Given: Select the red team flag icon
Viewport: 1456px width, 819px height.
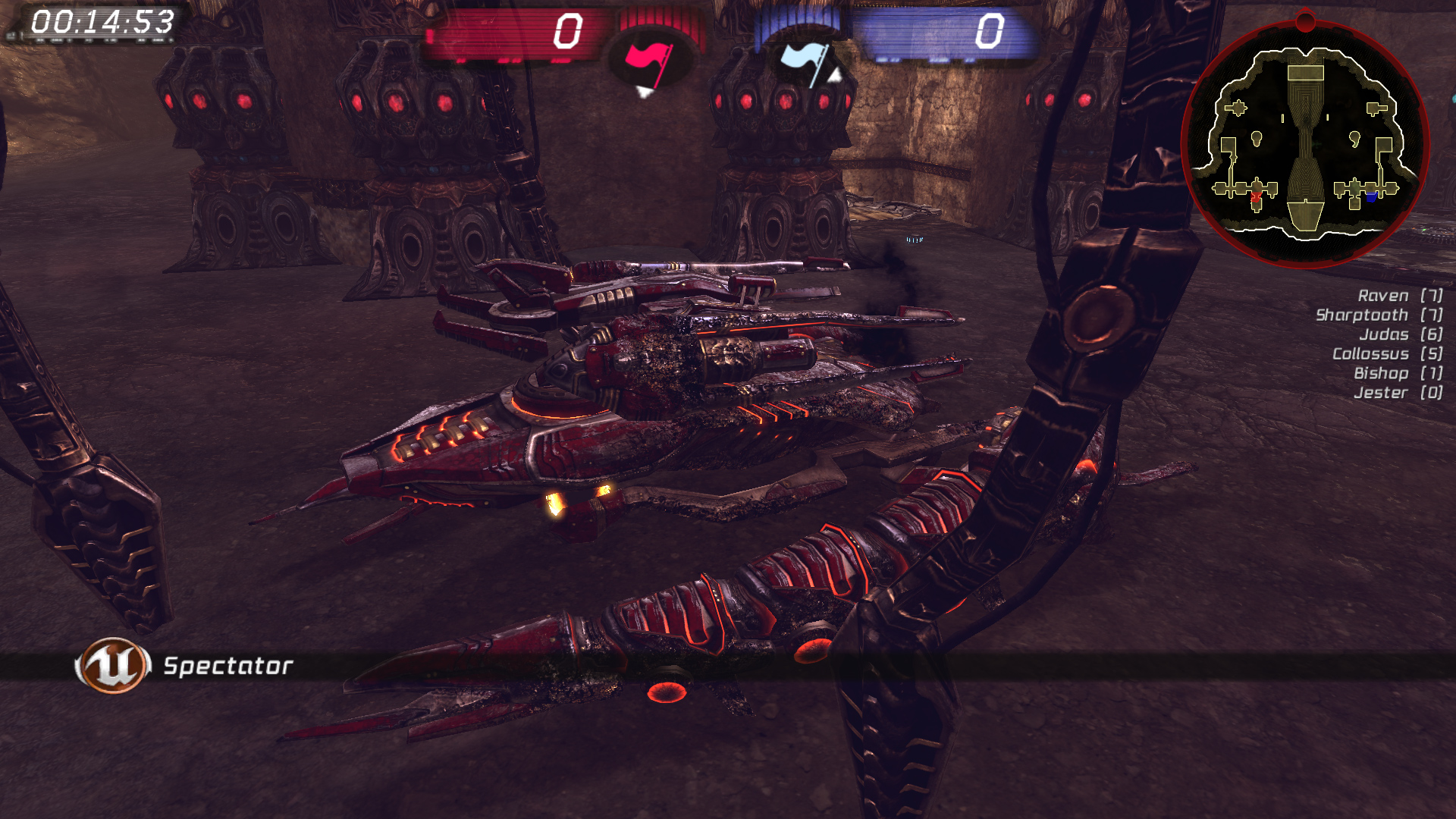Looking at the screenshot, I should tap(648, 61).
